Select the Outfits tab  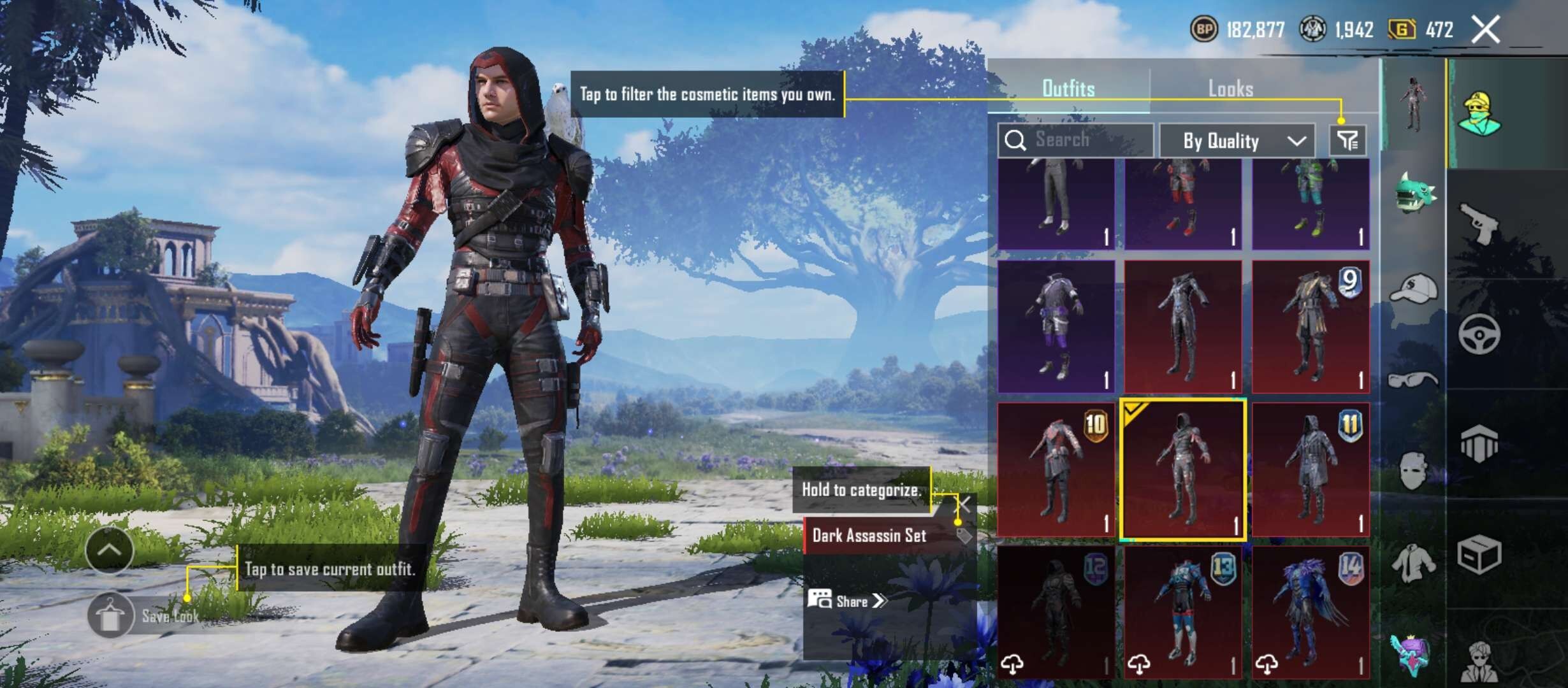click(1068, 89)
